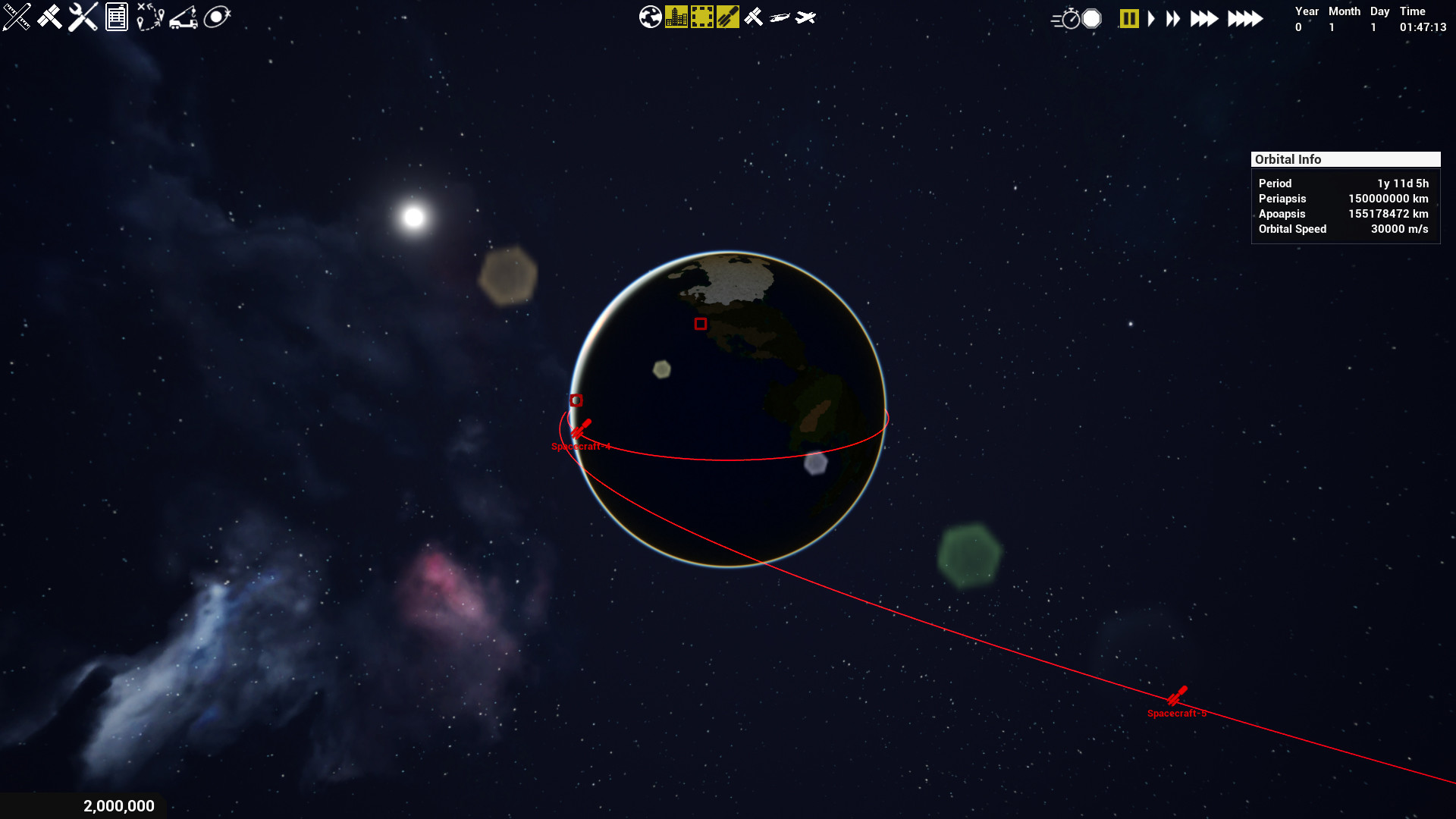The width and height of the screenshot is (1456, 819).
Task: Play the simulation at normal speed
Action: click(x=1151, y=18)
